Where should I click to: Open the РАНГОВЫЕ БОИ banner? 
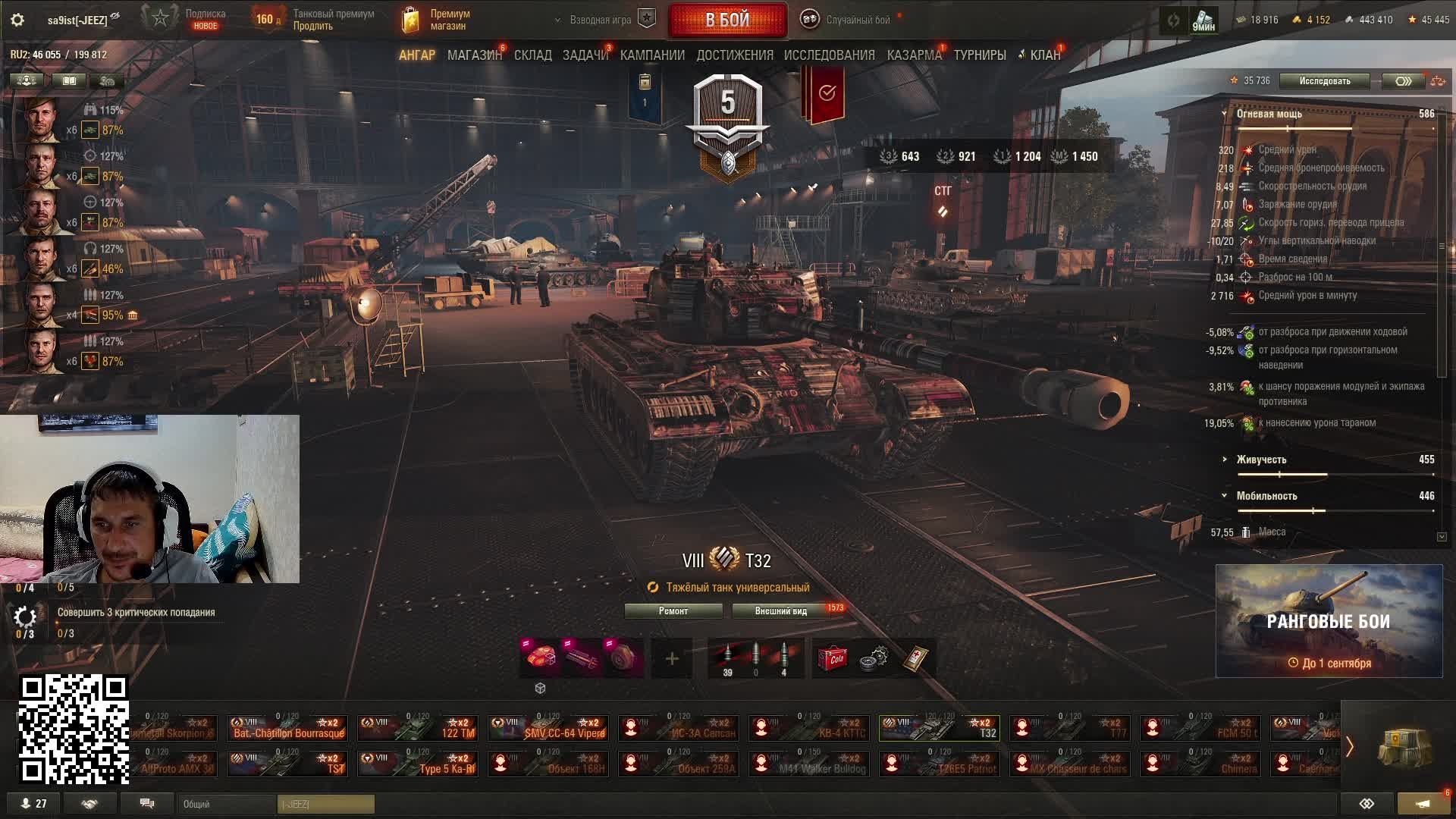click(1329, 621)
